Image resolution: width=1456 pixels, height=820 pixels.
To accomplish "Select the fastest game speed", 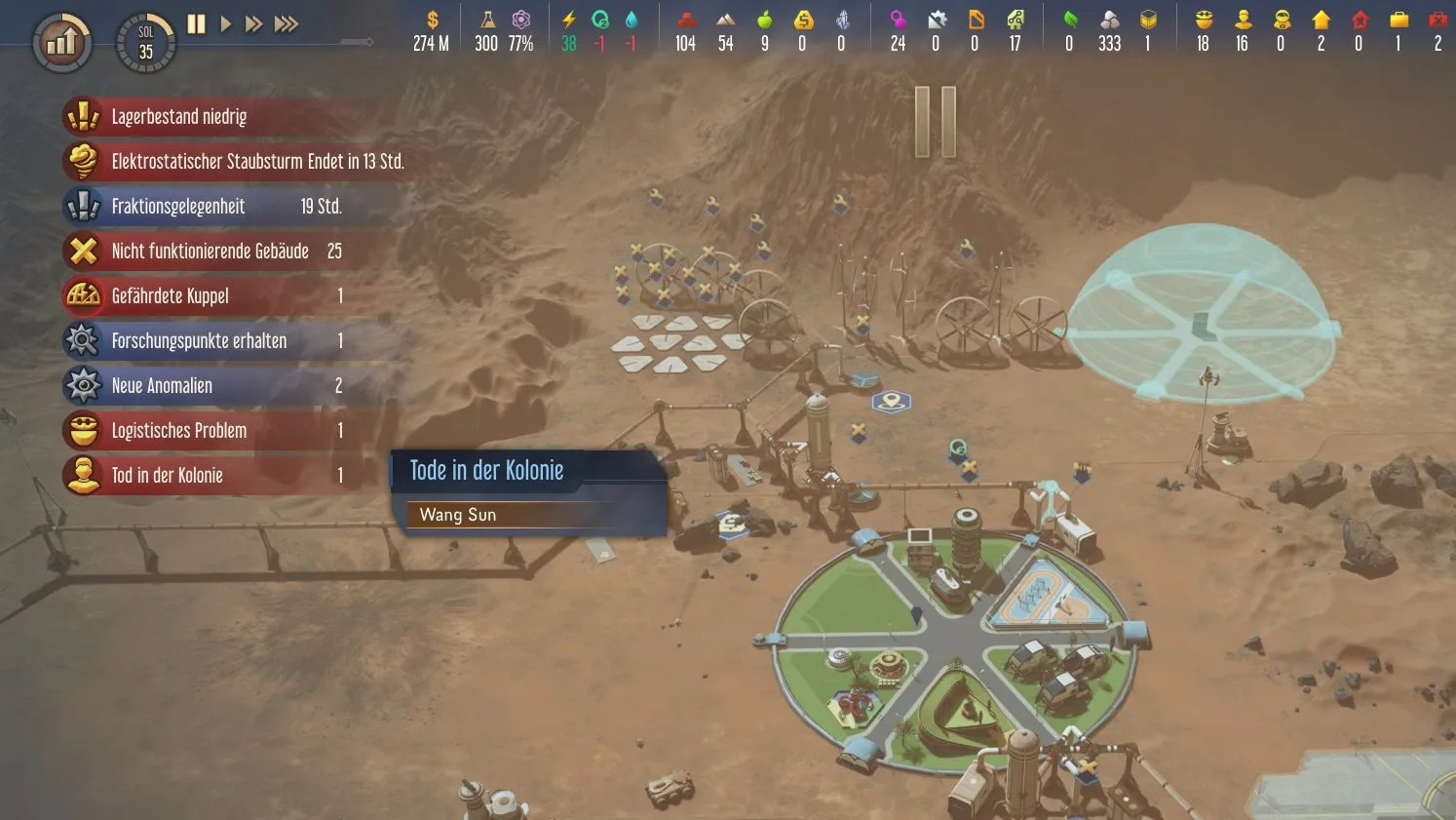I will 286,23.
